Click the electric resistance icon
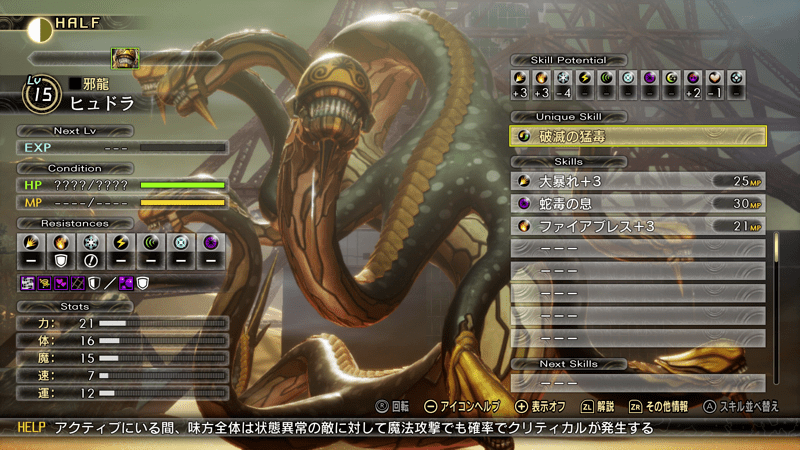This screenshot has width=800, height=450. [x=121, y=243]
